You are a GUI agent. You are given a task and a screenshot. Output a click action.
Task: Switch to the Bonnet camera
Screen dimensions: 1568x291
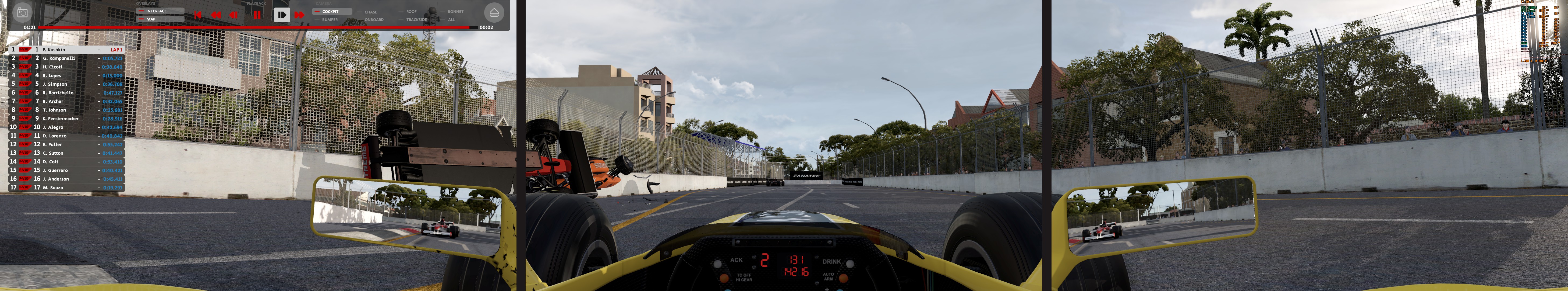click(x=455, y=12)
